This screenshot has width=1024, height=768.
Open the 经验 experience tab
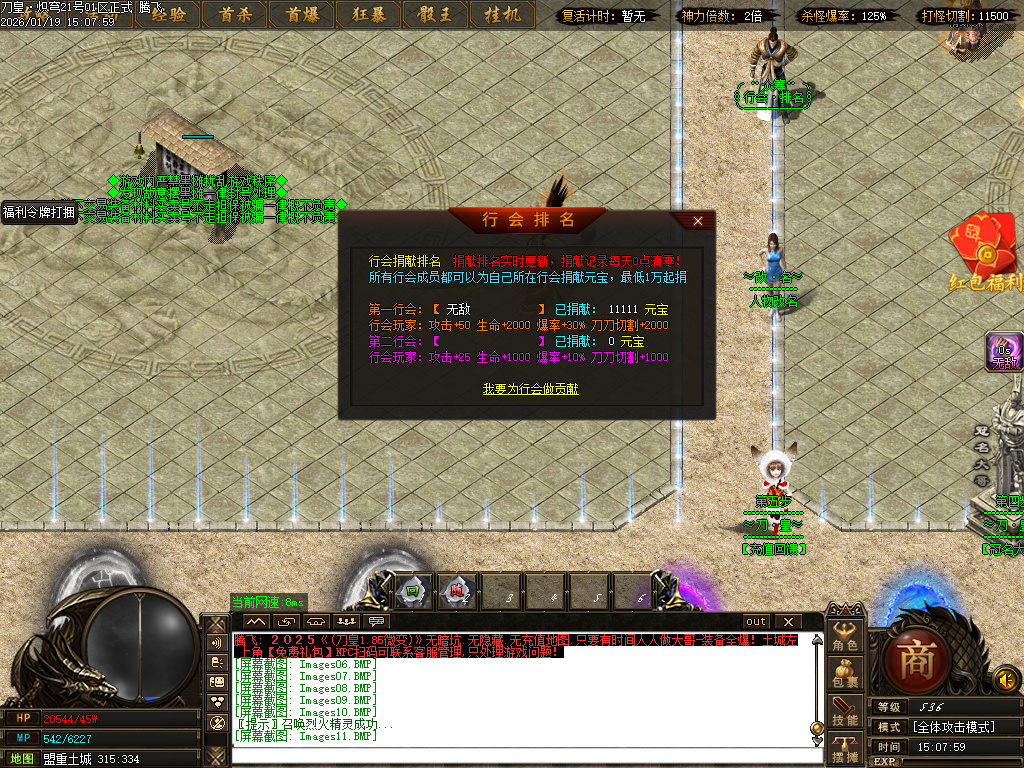click(x=168, y=14)
